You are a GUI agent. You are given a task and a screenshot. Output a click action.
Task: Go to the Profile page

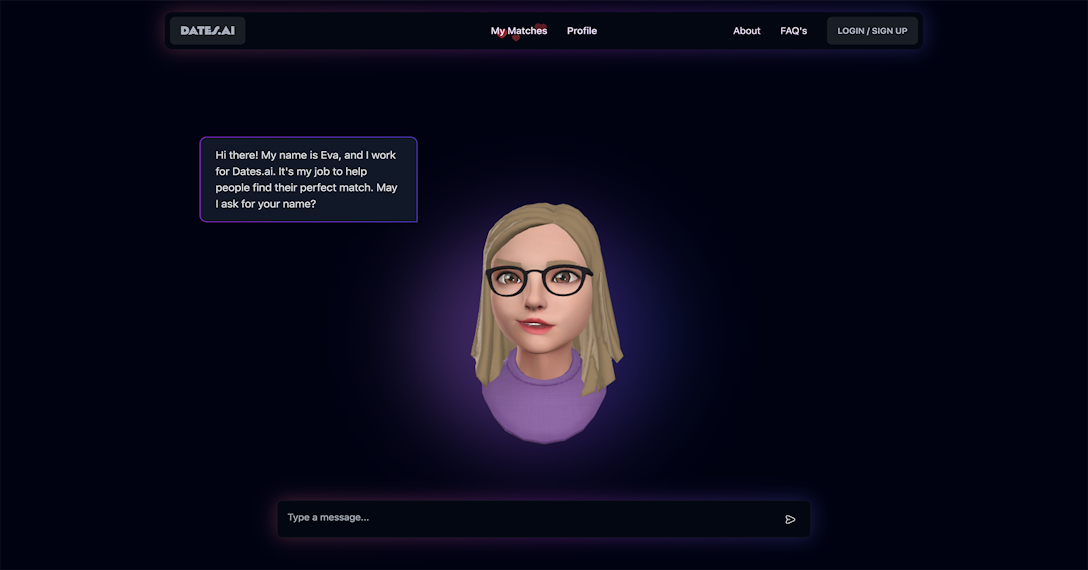(x=582, y=31)
